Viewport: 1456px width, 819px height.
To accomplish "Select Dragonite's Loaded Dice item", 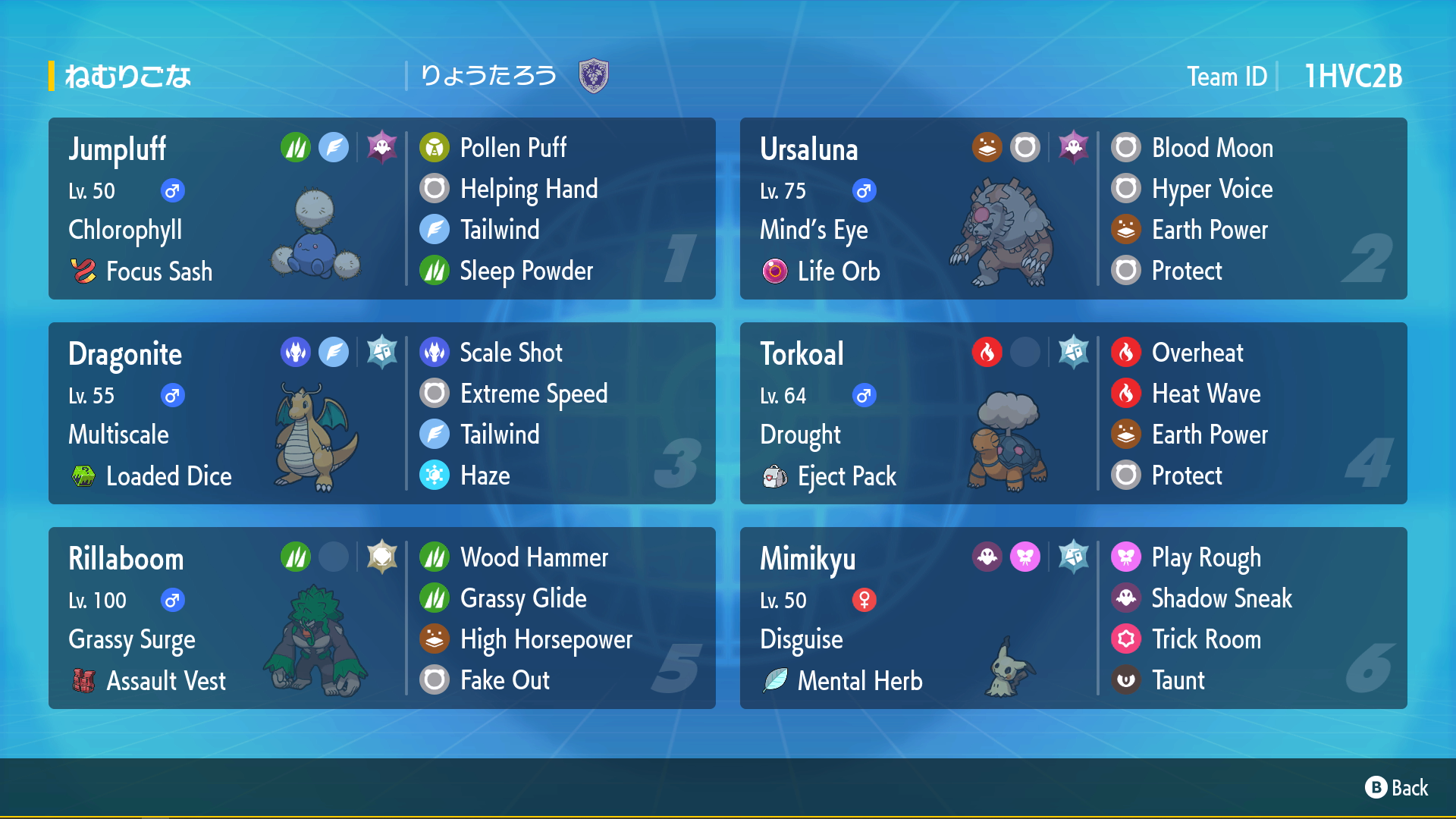I will [x=168, y=475].
